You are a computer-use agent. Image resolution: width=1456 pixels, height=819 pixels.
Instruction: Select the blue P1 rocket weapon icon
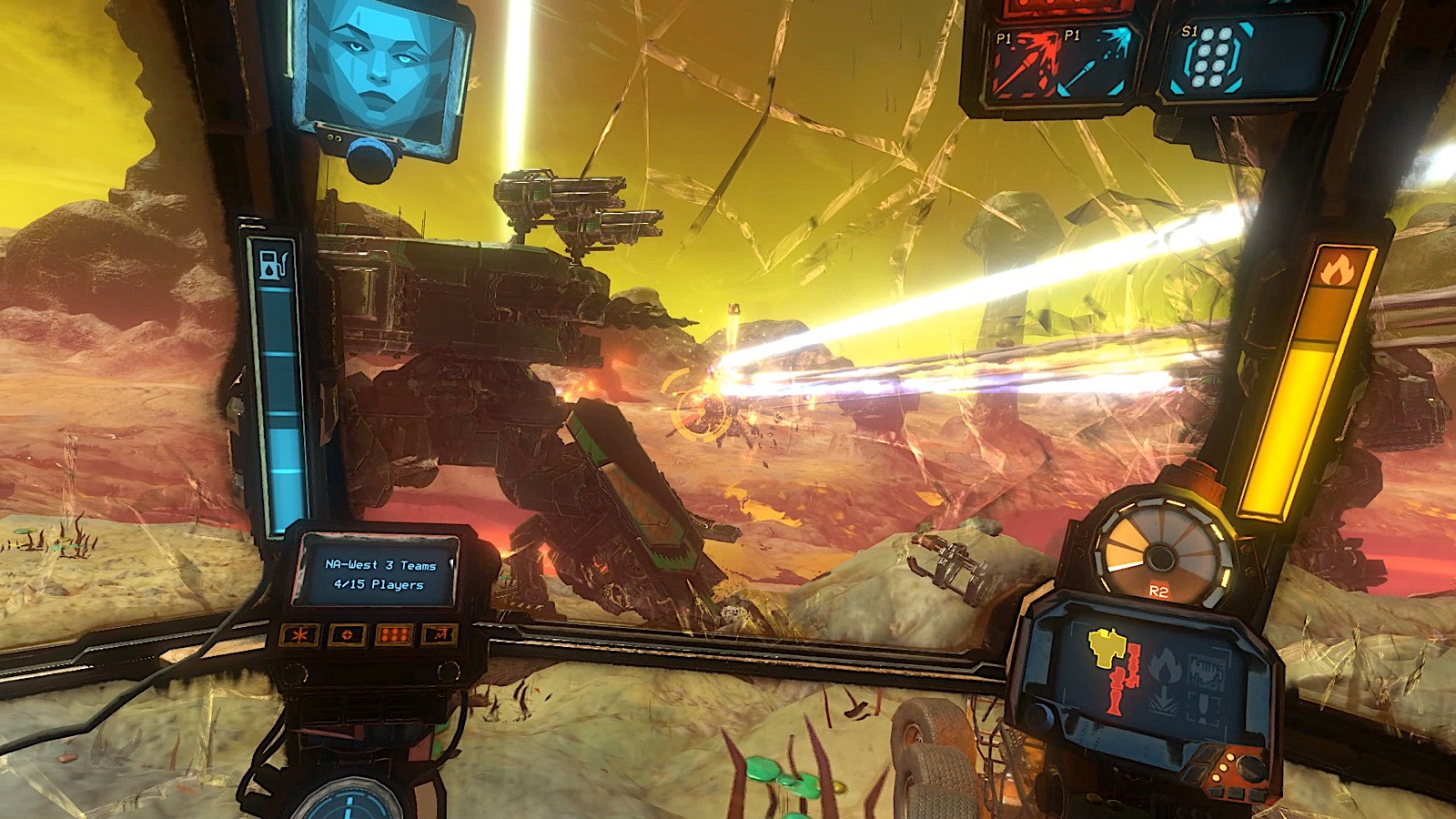click(1099, 60)
